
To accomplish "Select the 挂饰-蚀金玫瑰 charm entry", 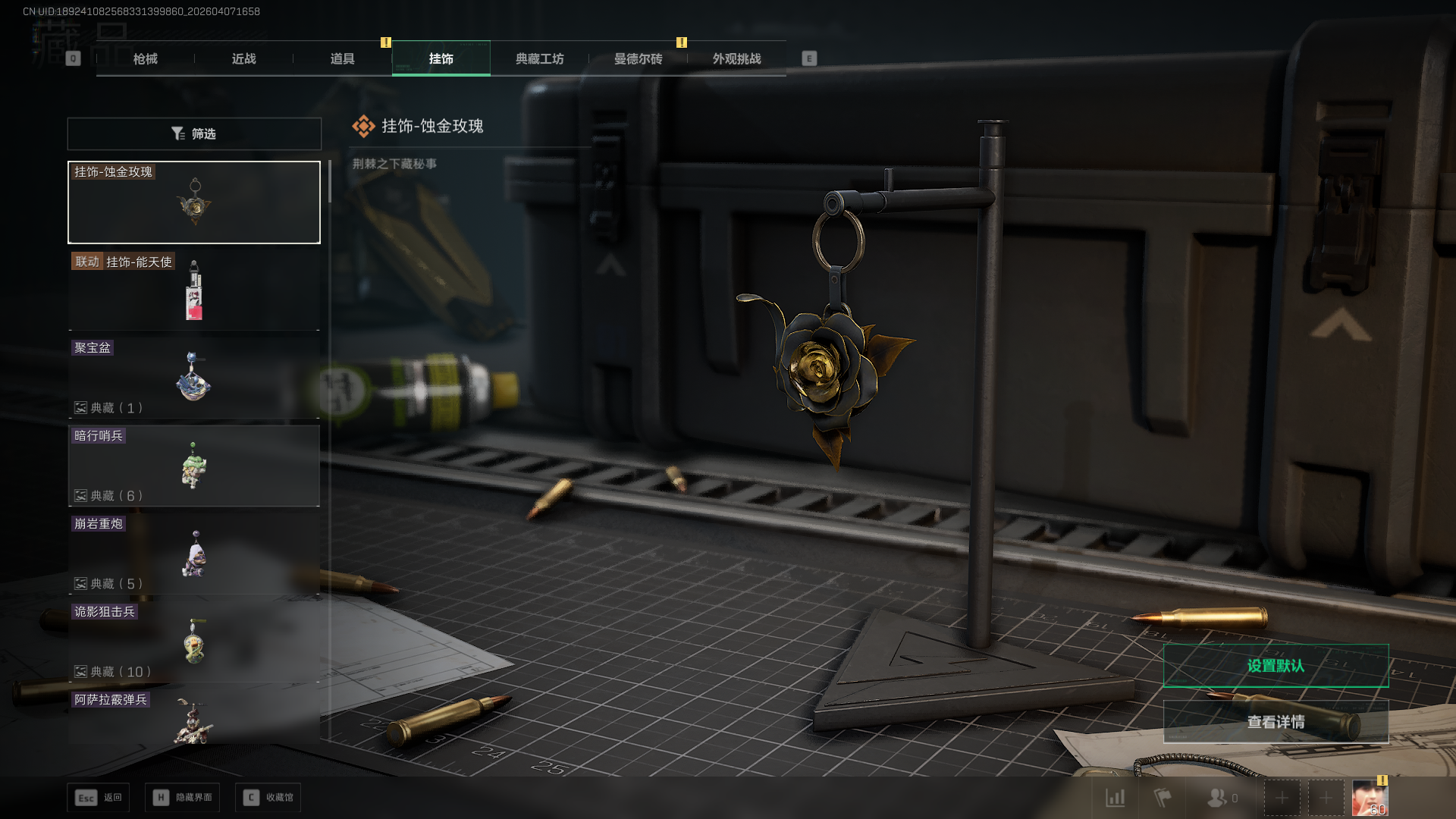I will pos(194,202).
